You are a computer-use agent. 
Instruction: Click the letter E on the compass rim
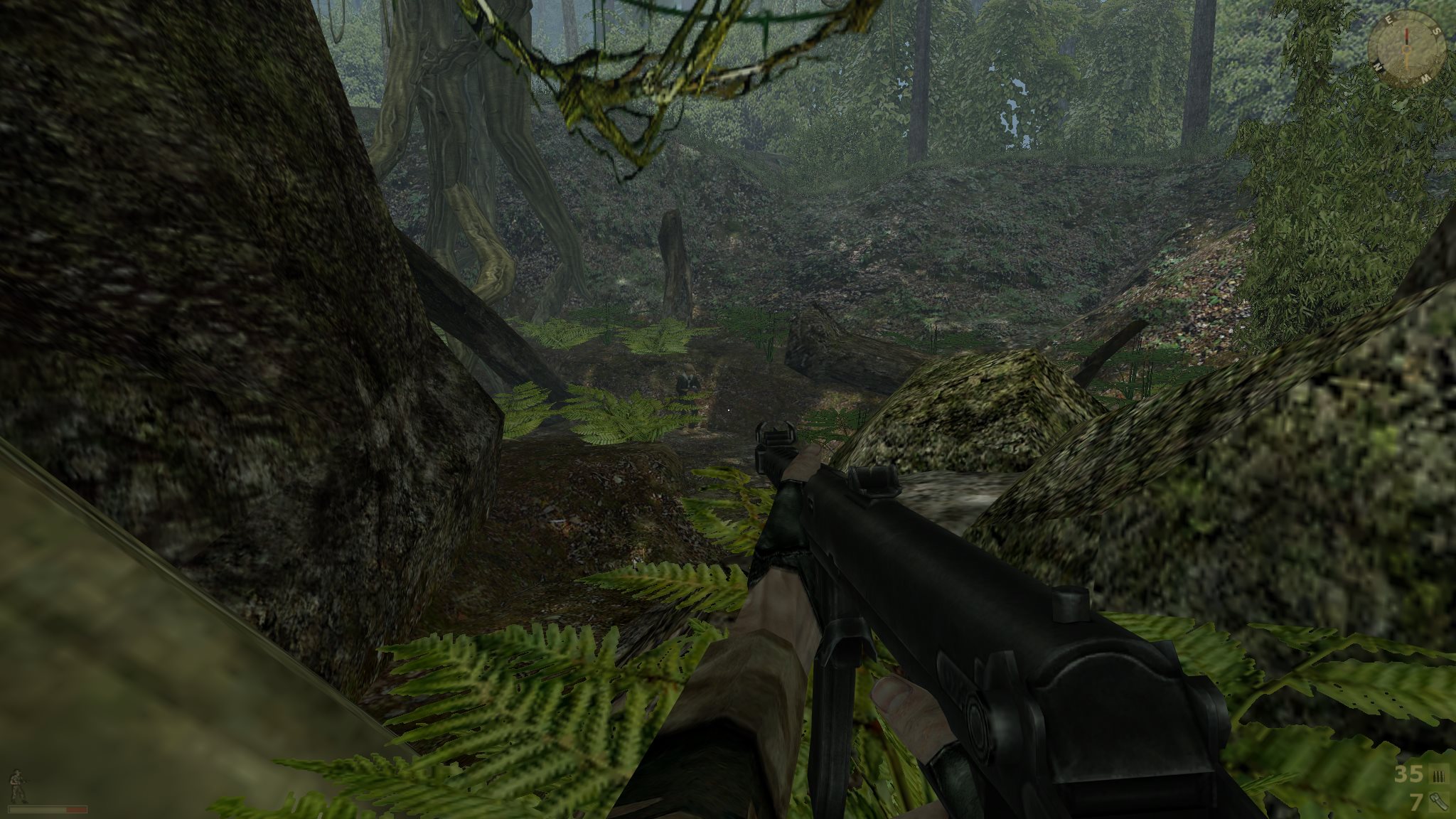1389,20
